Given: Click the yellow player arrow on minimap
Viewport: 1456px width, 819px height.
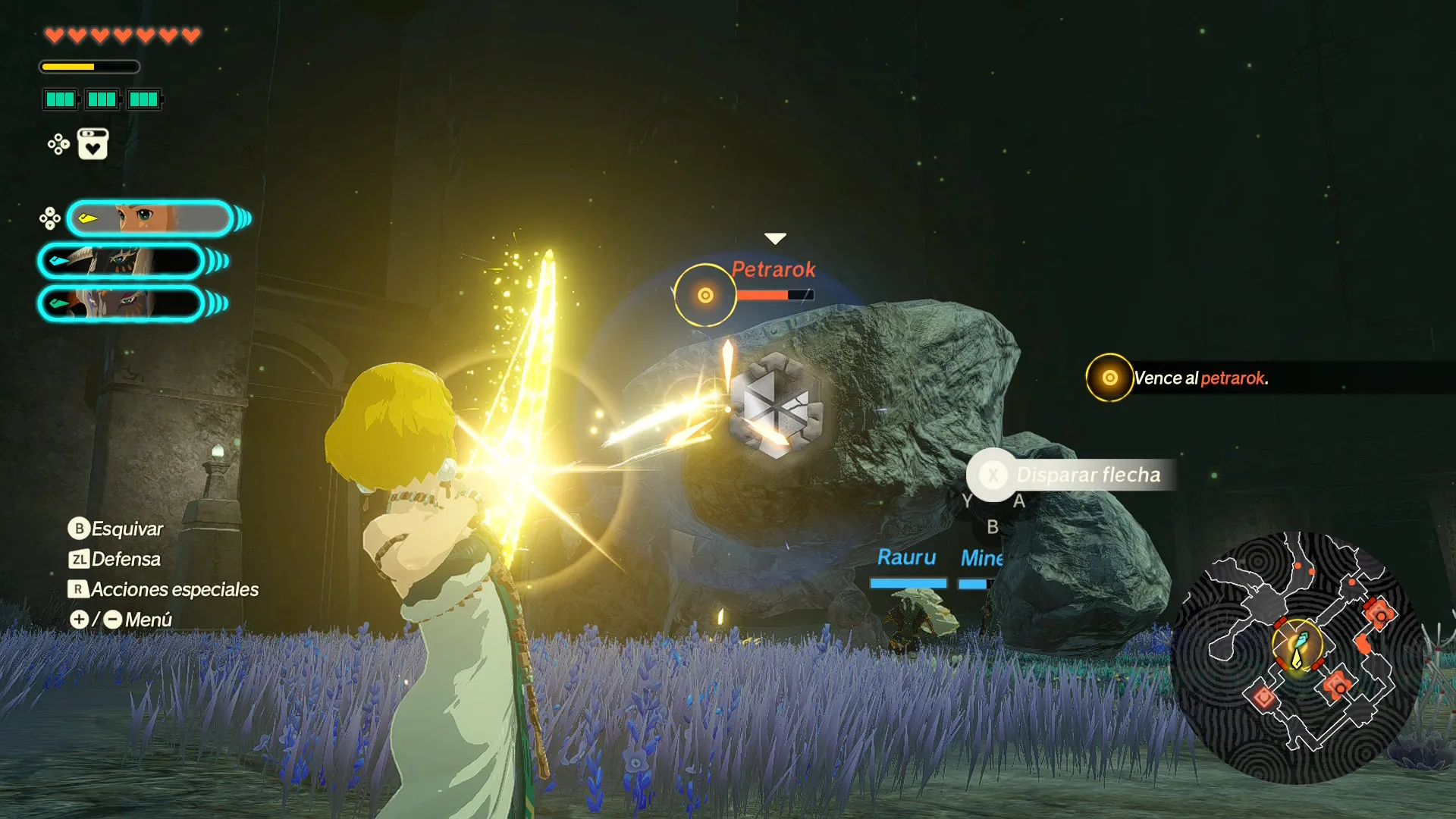Looking at the screenshot, I should pyautogui.click(x=1298, y=659).
